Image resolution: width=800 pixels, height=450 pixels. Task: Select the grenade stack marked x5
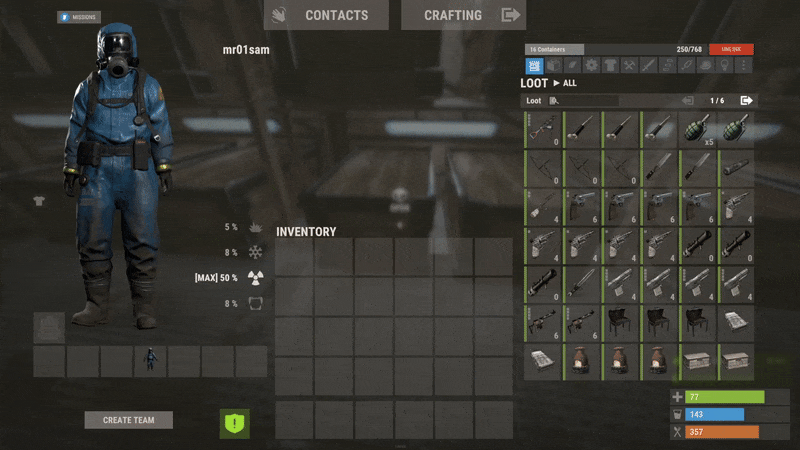699,129
